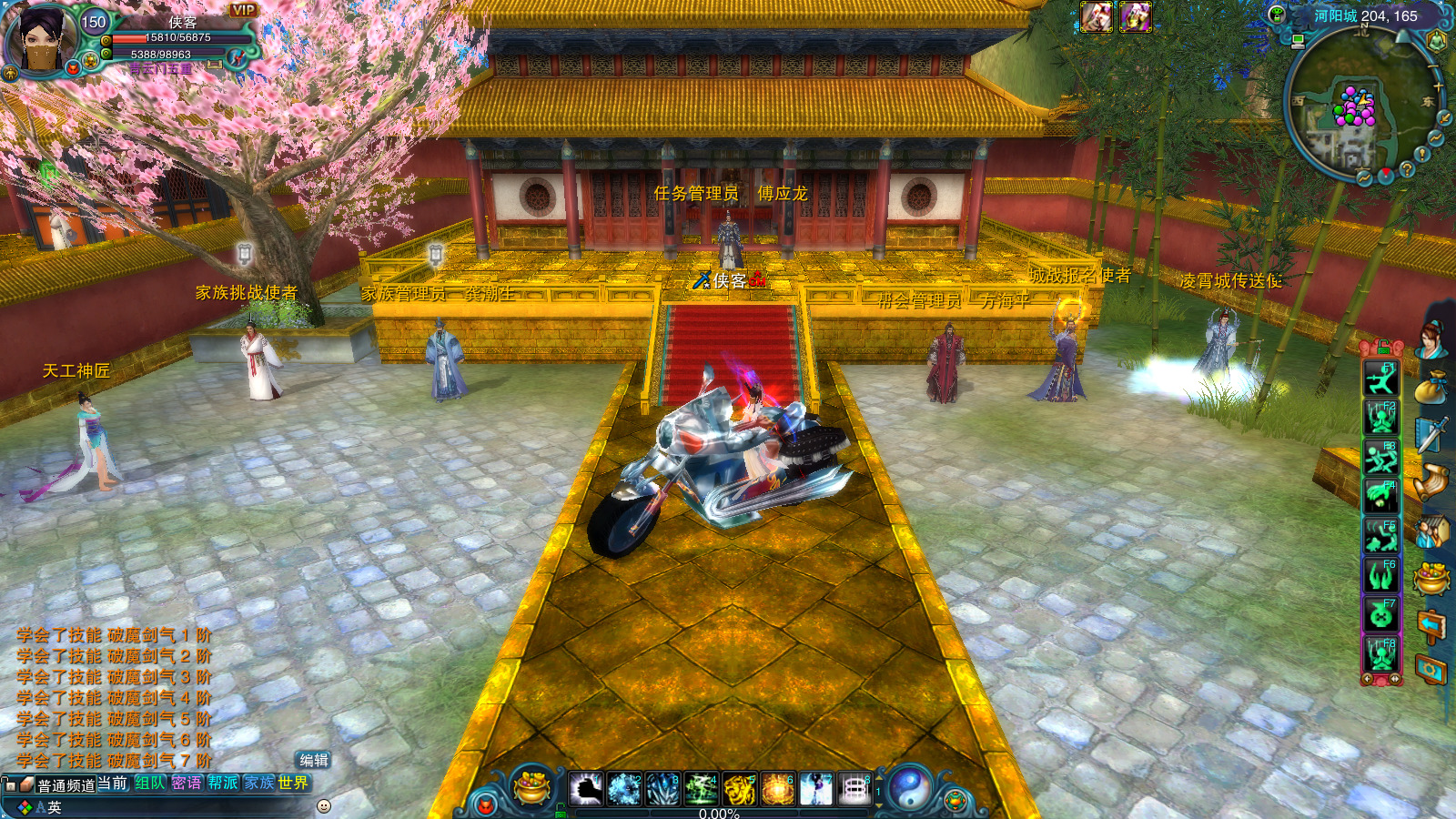This screenshot has height=819, width=1456.
Task: Open the 世界 chat channel
Action: [293, 784]
